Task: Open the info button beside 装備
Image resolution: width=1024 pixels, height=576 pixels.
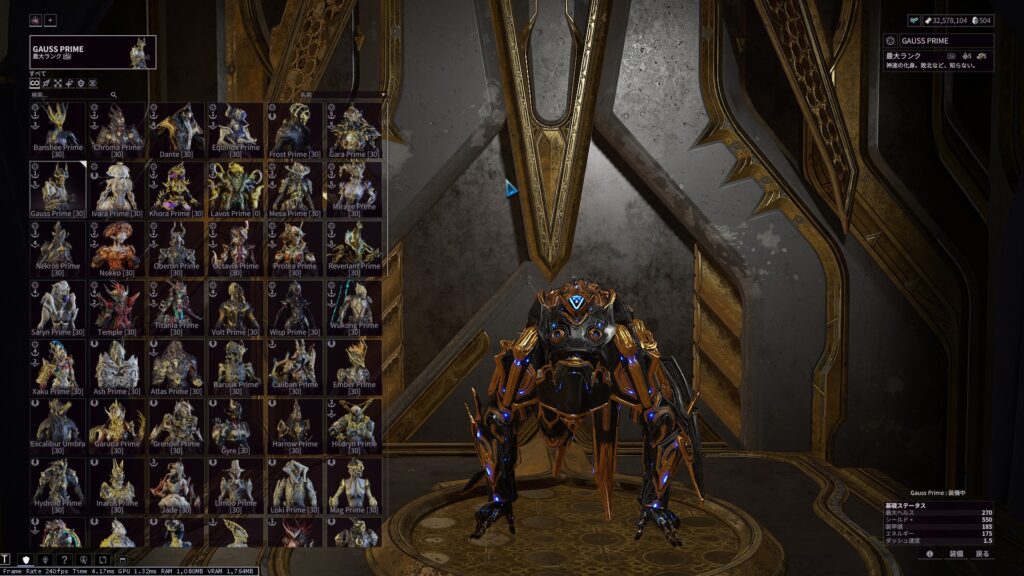Action: click(x=930, y=553)
